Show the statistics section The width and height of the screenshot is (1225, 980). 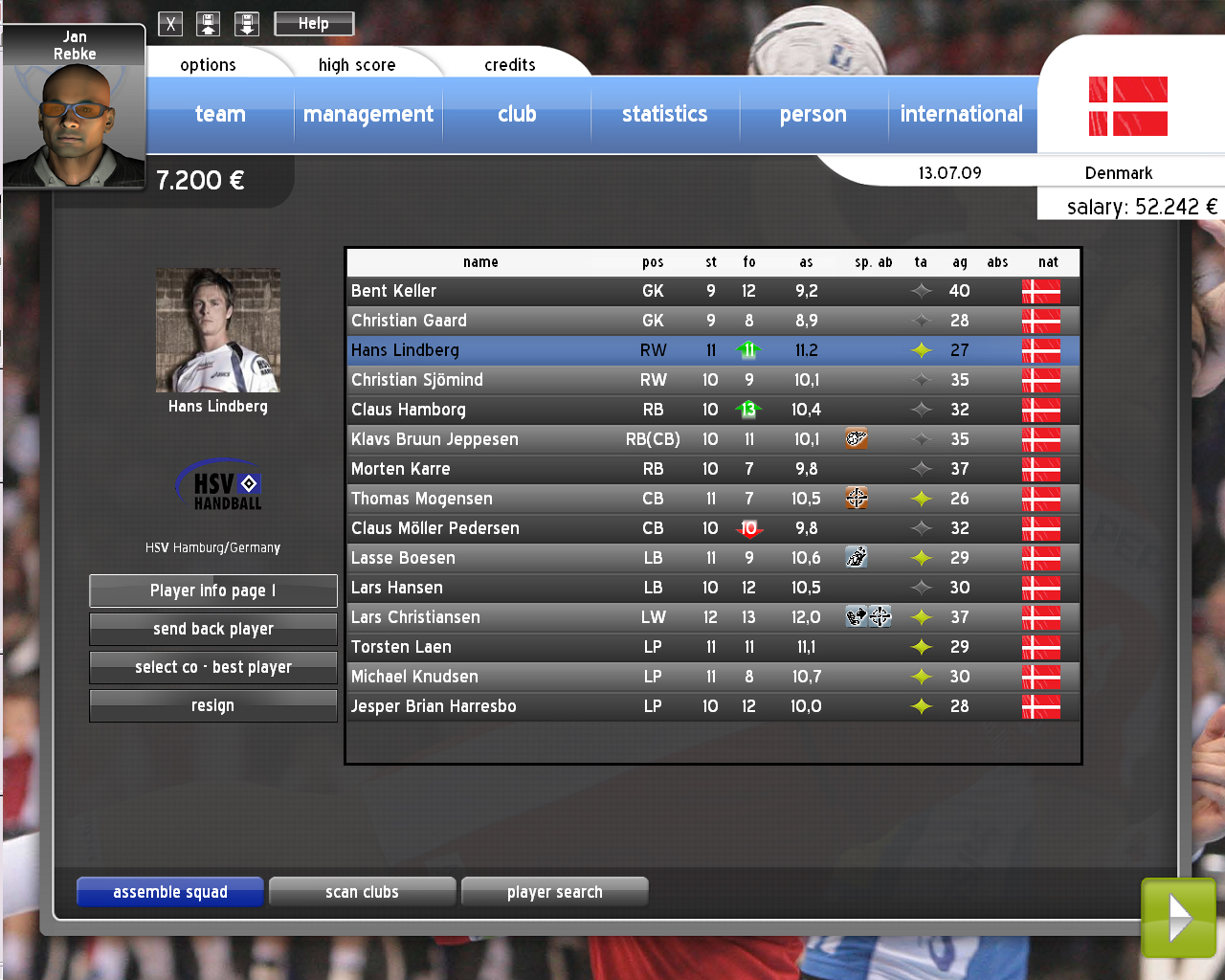665,115
